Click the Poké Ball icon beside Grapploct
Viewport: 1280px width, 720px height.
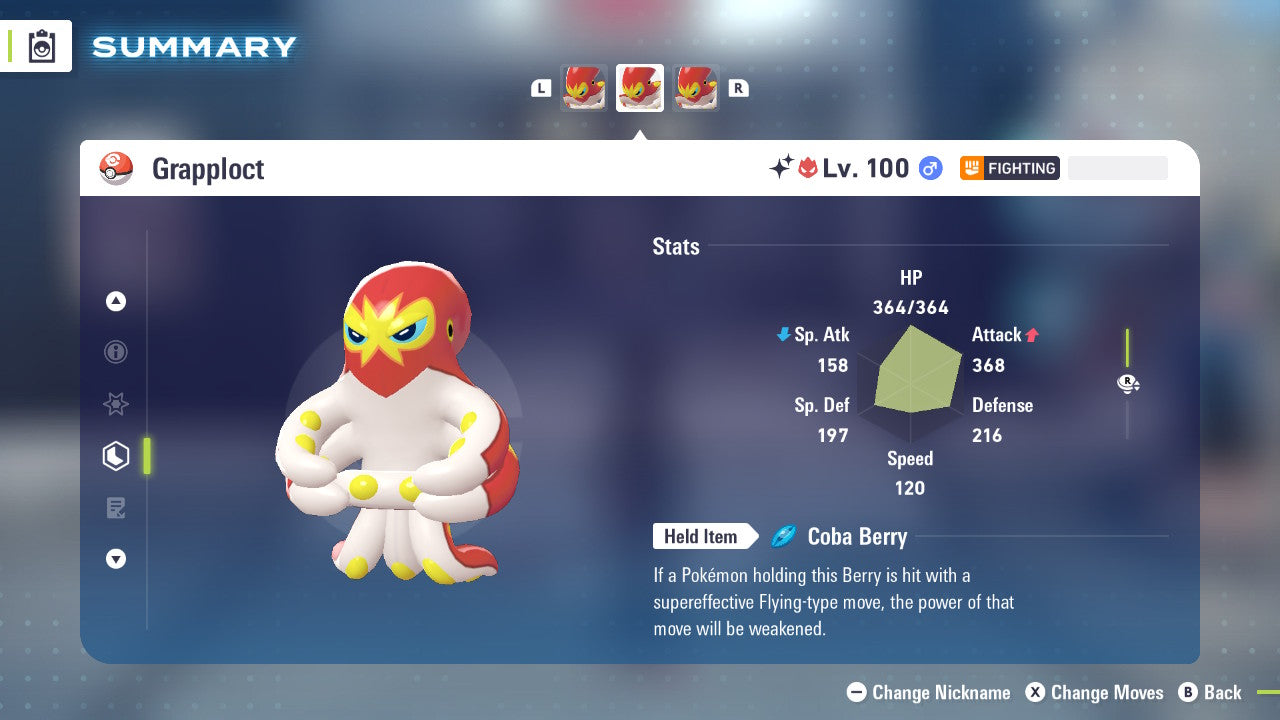115,168
